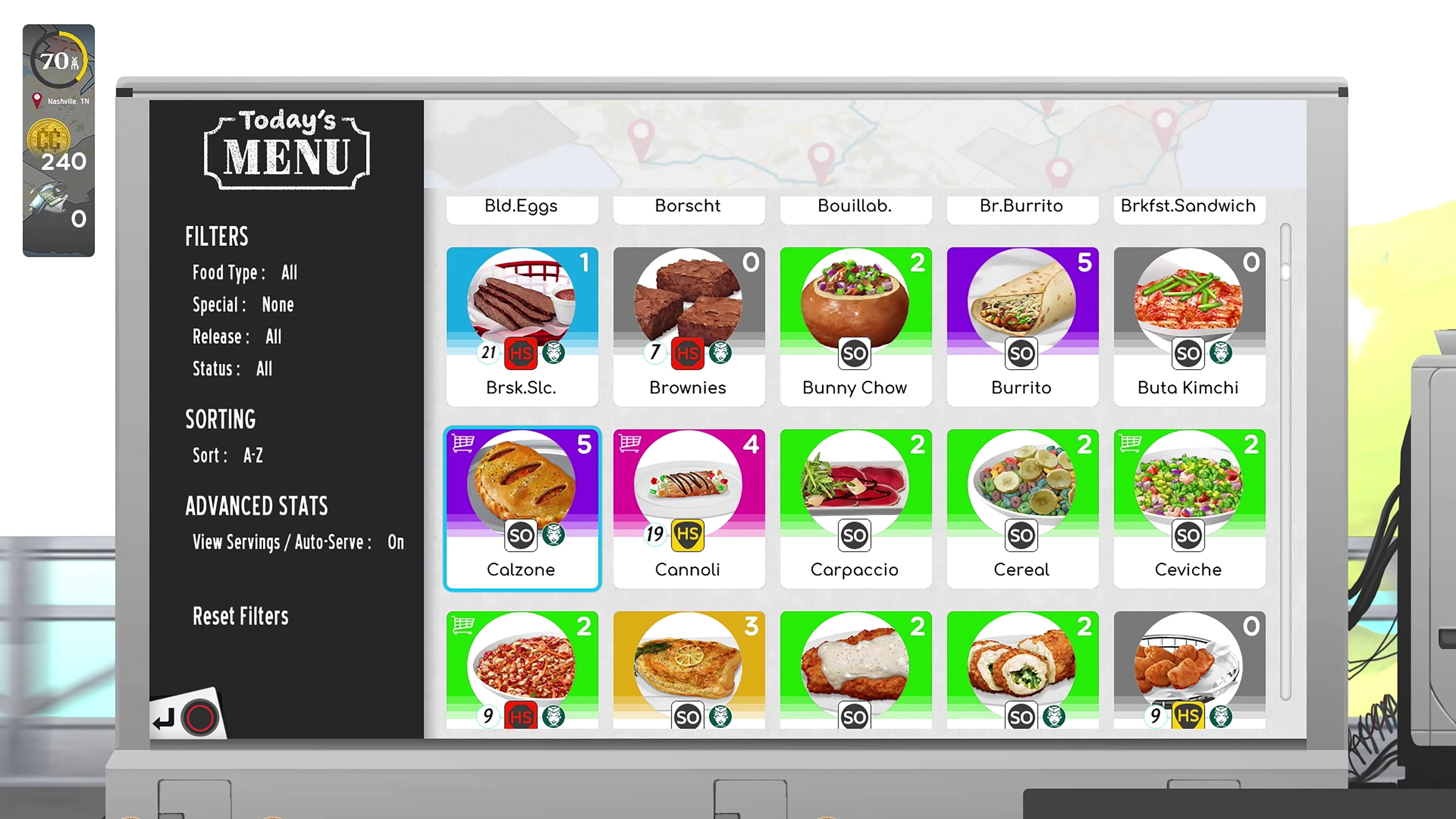Click the SO icon on Bunny Chow

[855, 353]
